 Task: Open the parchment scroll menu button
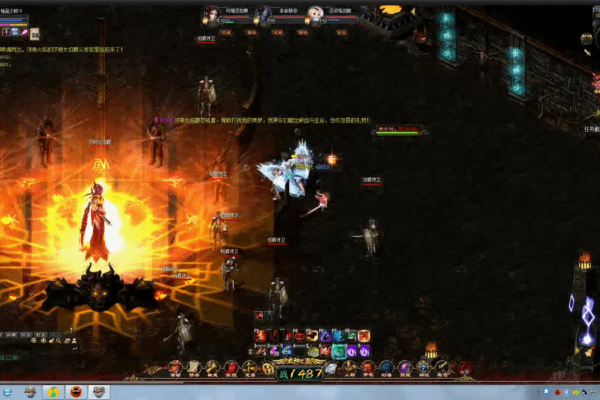click(x=194, y=368)
